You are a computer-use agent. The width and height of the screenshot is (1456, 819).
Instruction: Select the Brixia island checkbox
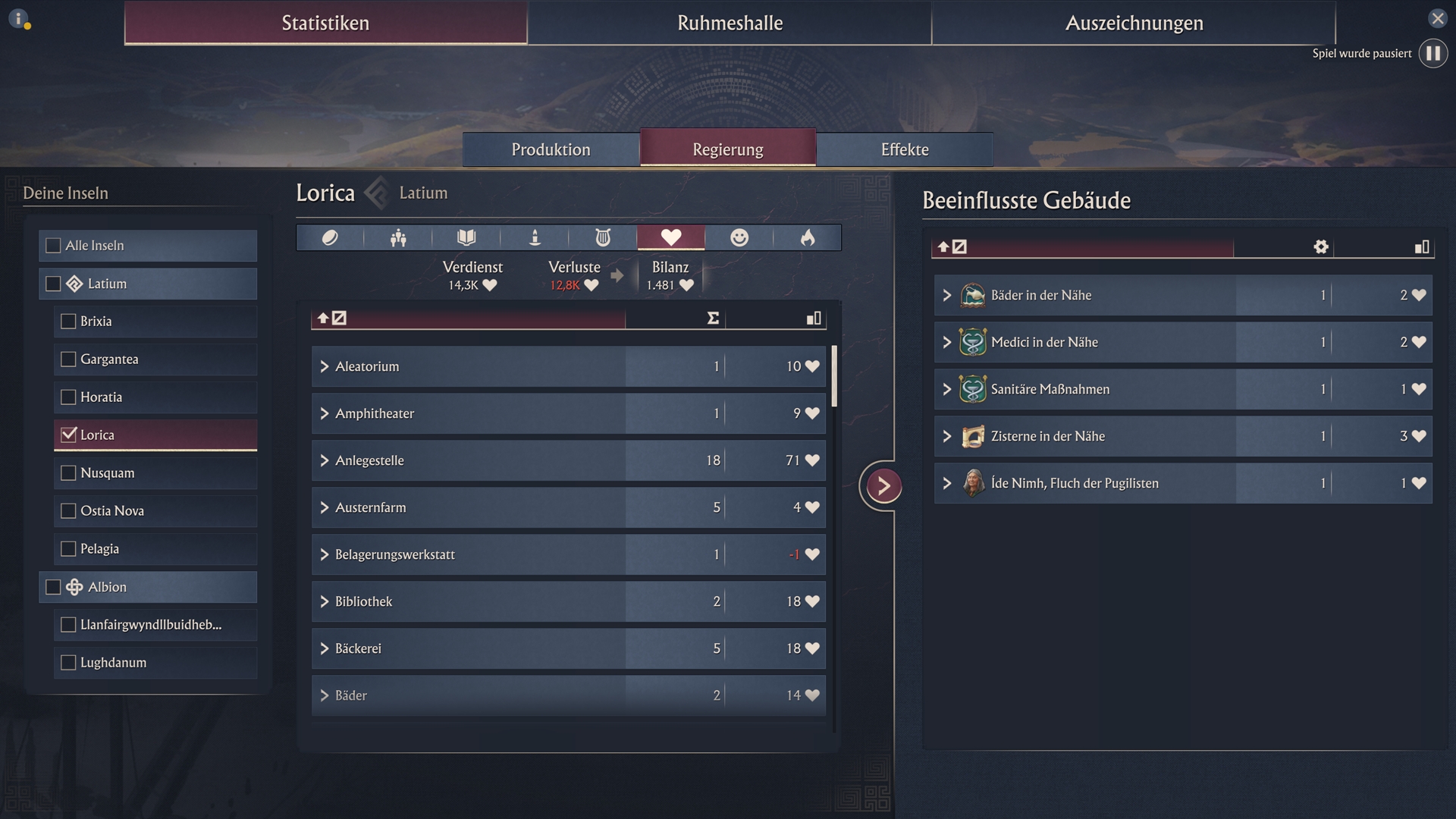[68, 322]
